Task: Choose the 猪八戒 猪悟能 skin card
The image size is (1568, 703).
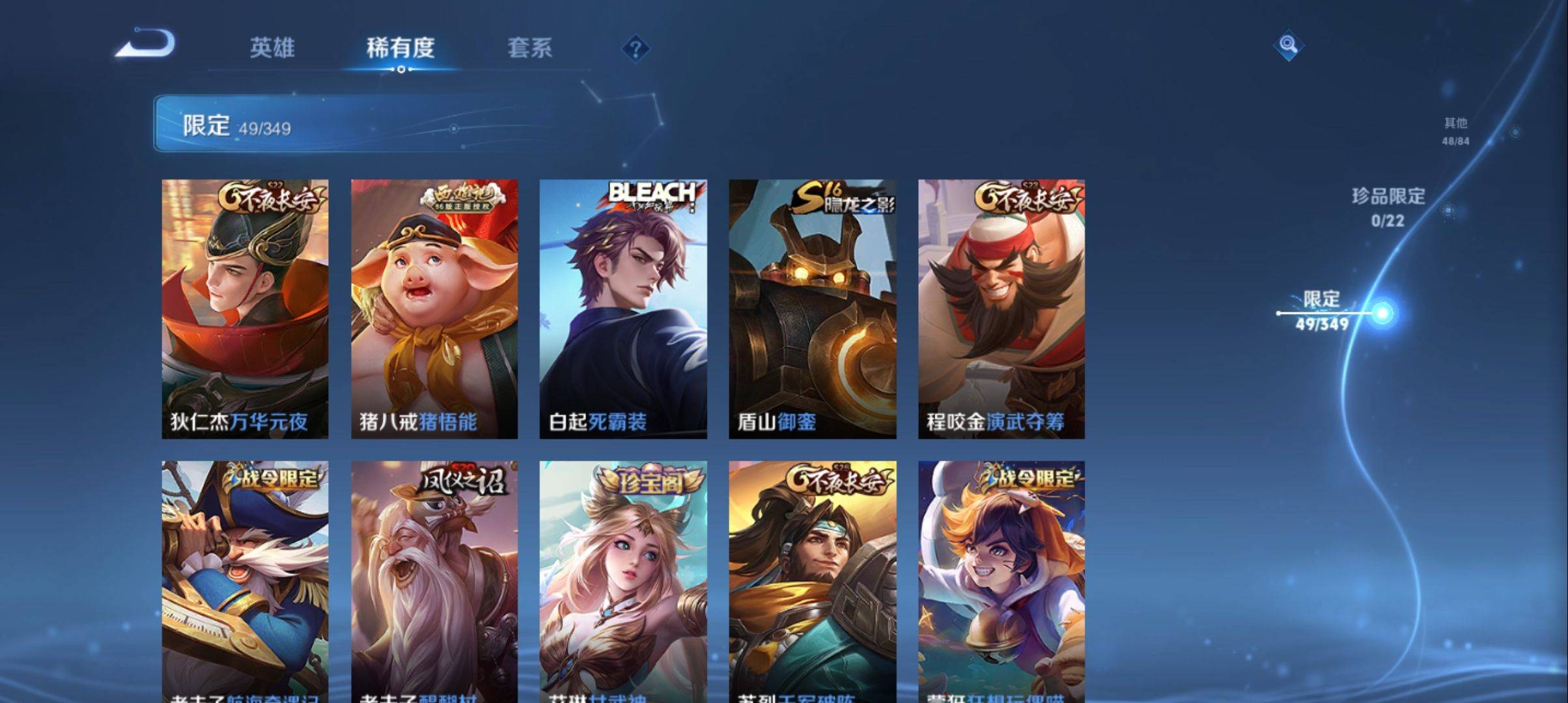Action: (434, 309)
